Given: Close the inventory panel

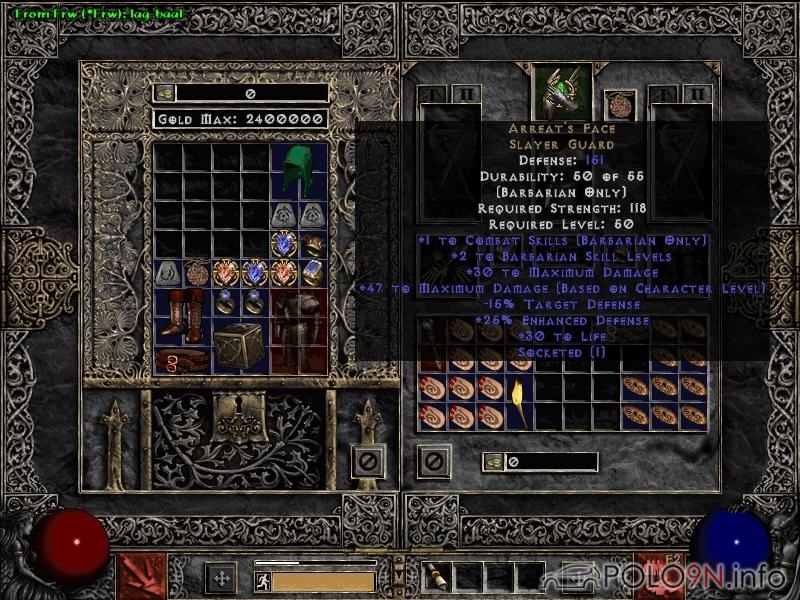Looking at the screenshot, I should 434,461.
